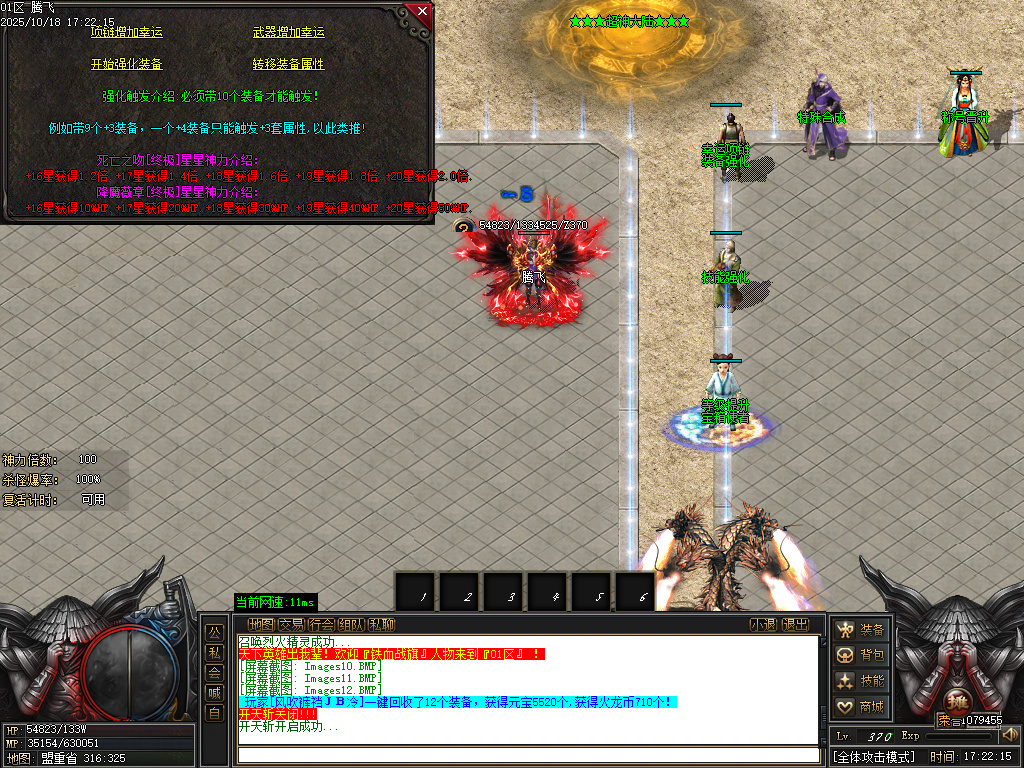
Task: Close the equipment strengthening dialog
Action: 422,12
